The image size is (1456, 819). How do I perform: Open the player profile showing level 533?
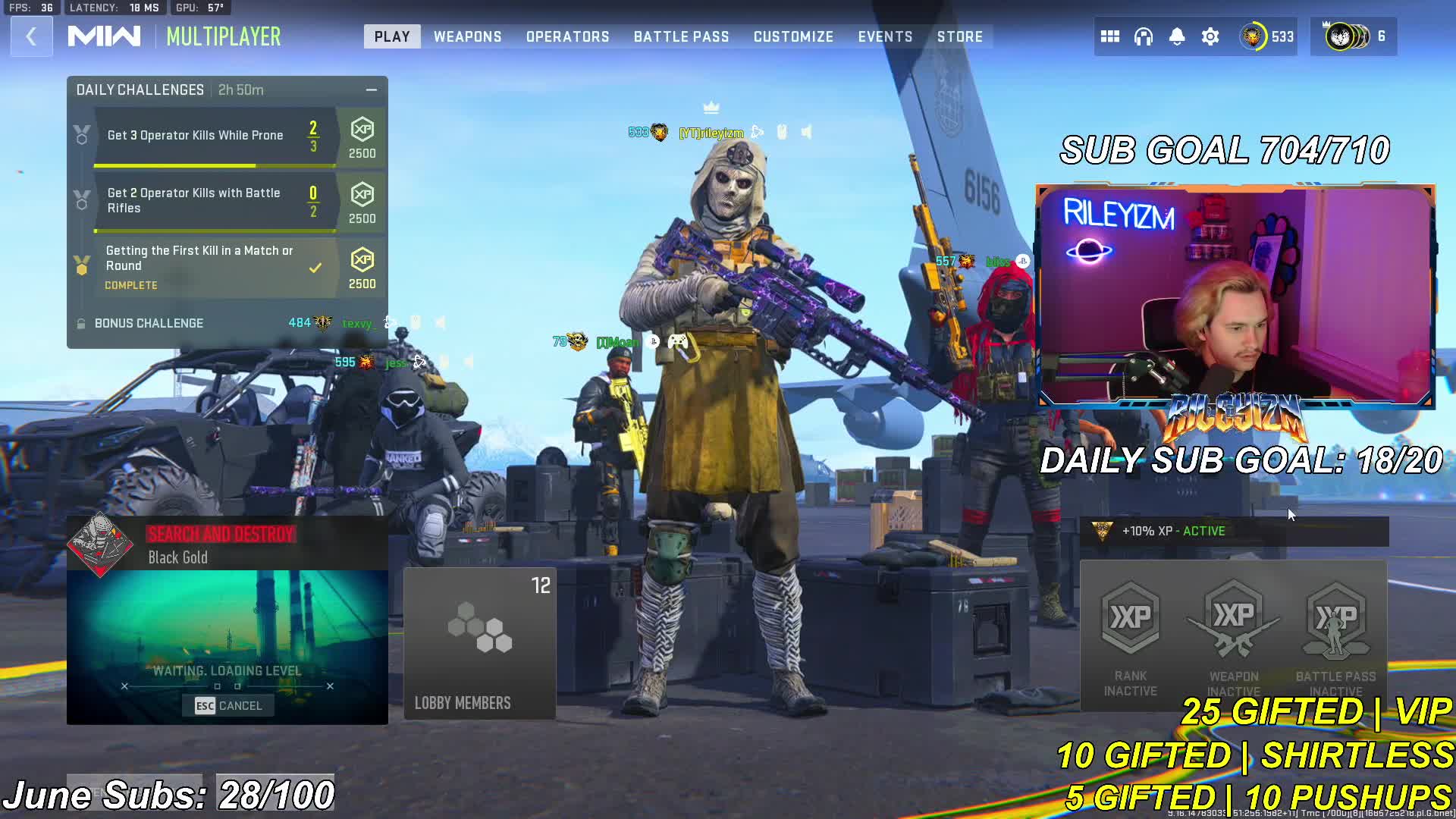click(1266, 36)
